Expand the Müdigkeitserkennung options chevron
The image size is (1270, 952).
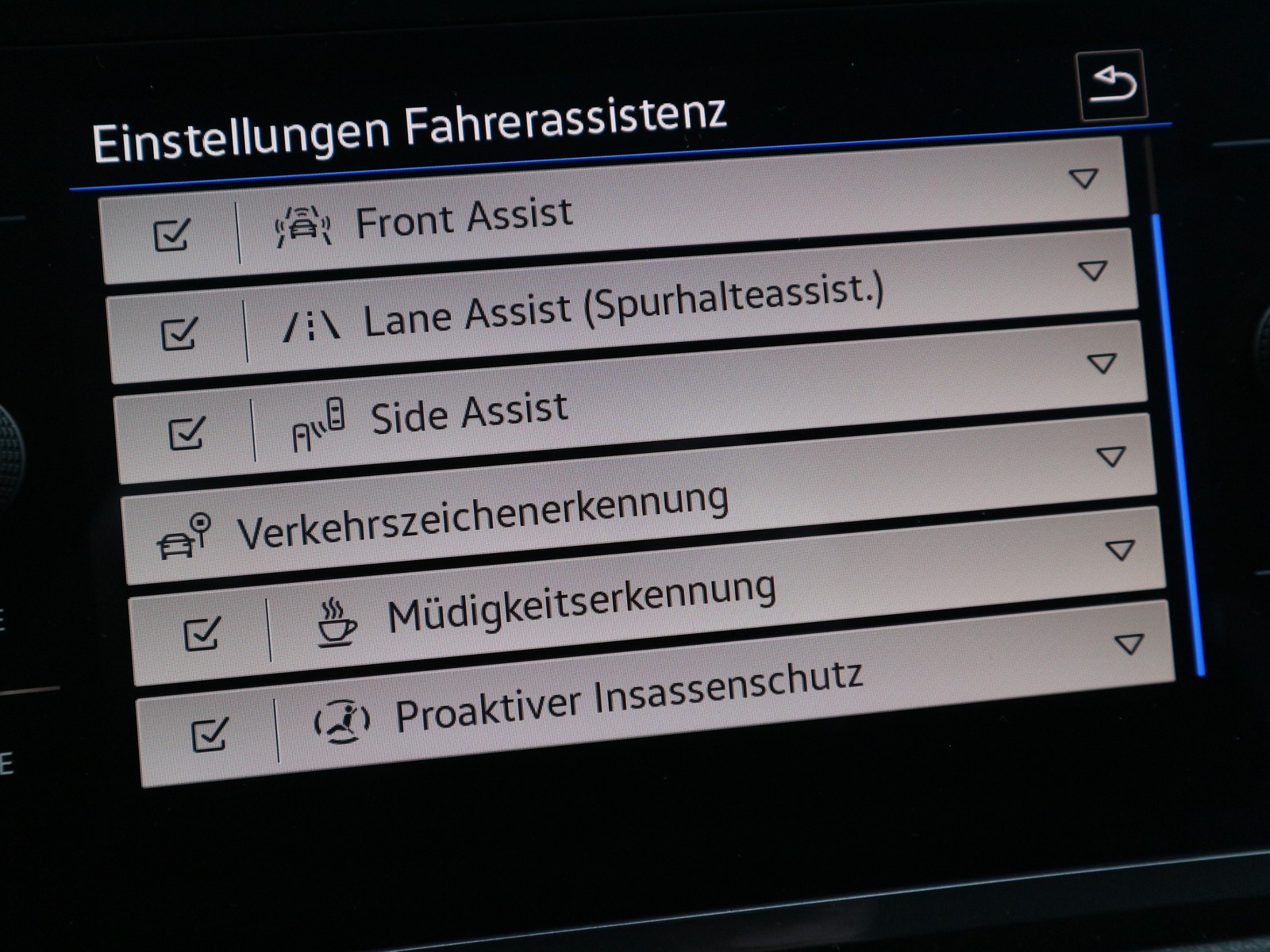click(x=1119, y=551)
